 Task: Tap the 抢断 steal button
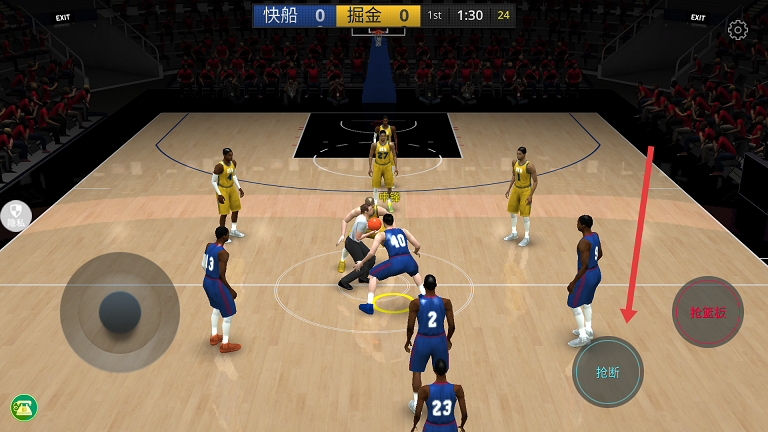[608, 372]
